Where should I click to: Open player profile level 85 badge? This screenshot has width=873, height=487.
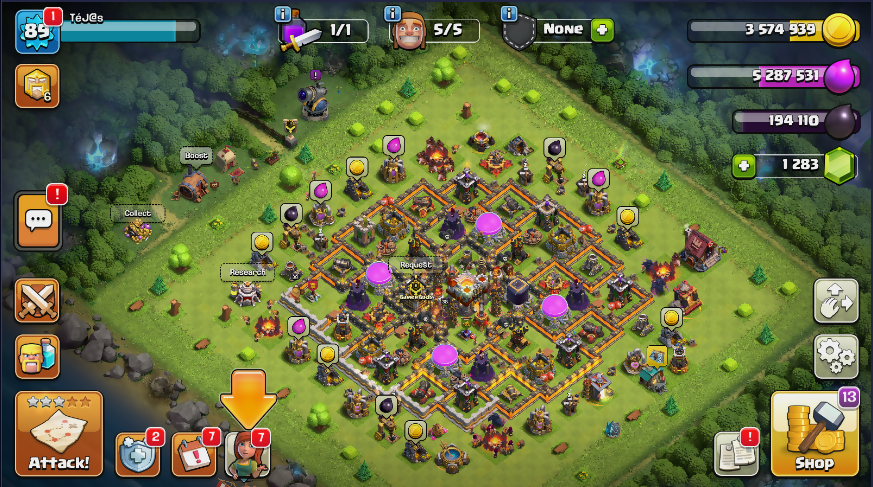coord(34,31)
